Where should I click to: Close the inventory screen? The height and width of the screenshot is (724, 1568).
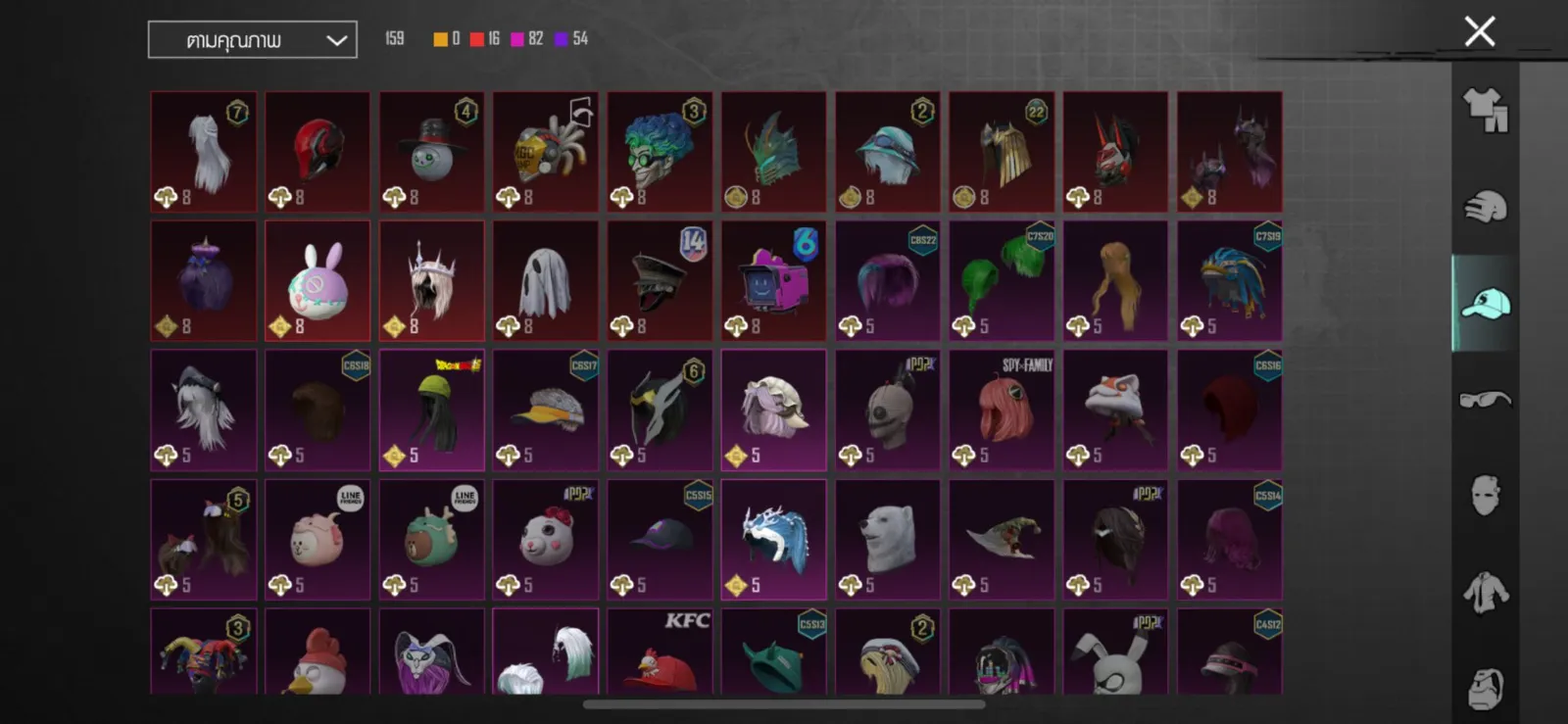pyautogui.click(x=1479, y=31)
